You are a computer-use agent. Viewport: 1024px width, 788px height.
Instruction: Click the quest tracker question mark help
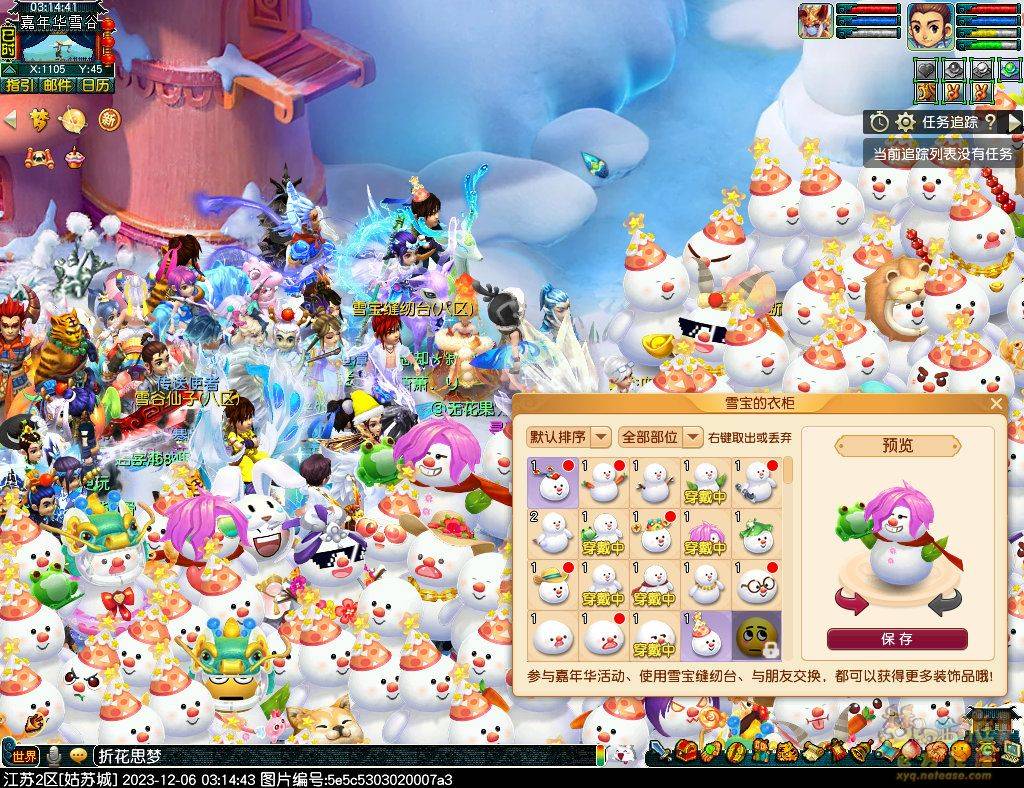(x=989, y=122)
